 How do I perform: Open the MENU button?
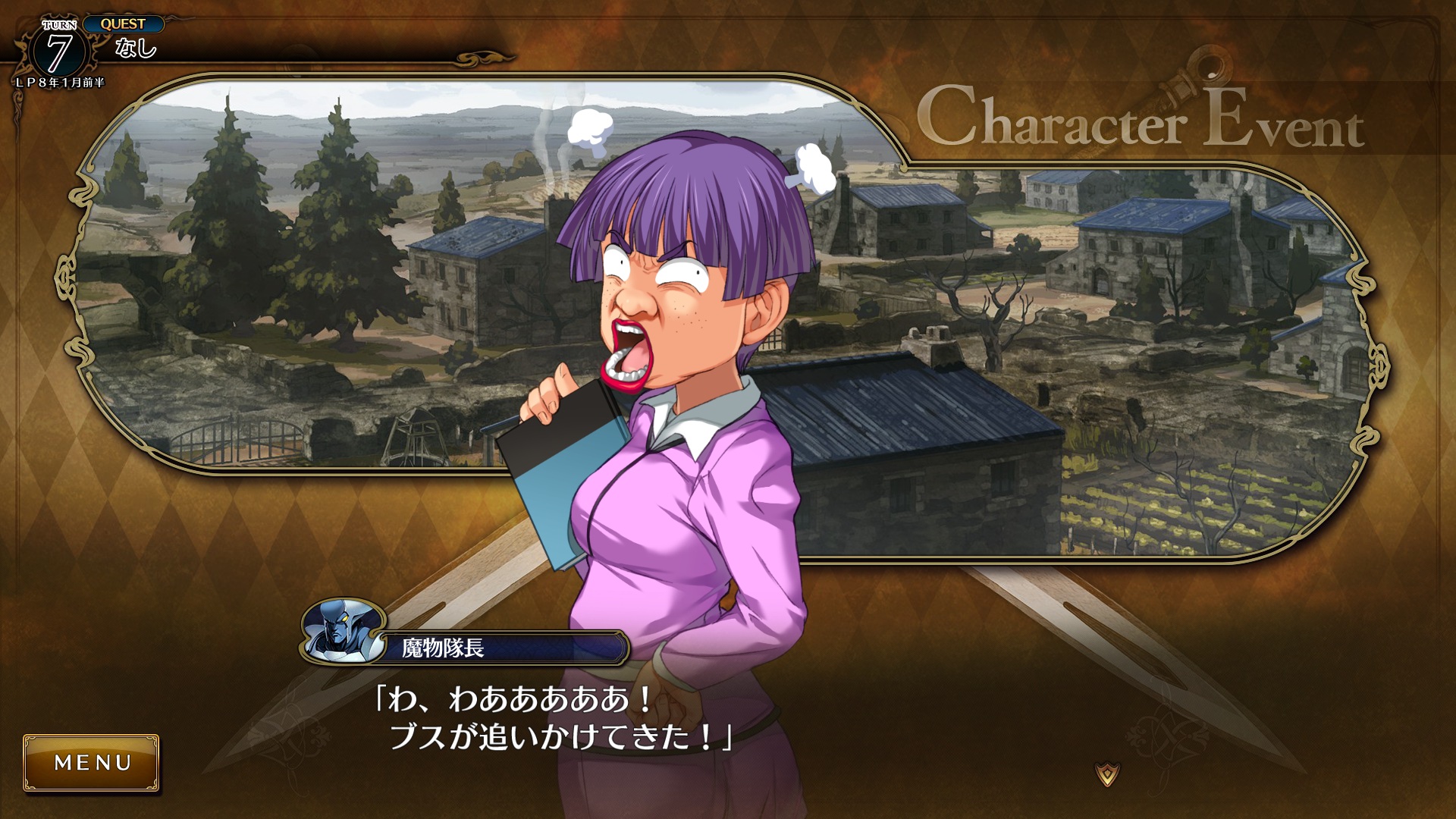click(92, 762)
